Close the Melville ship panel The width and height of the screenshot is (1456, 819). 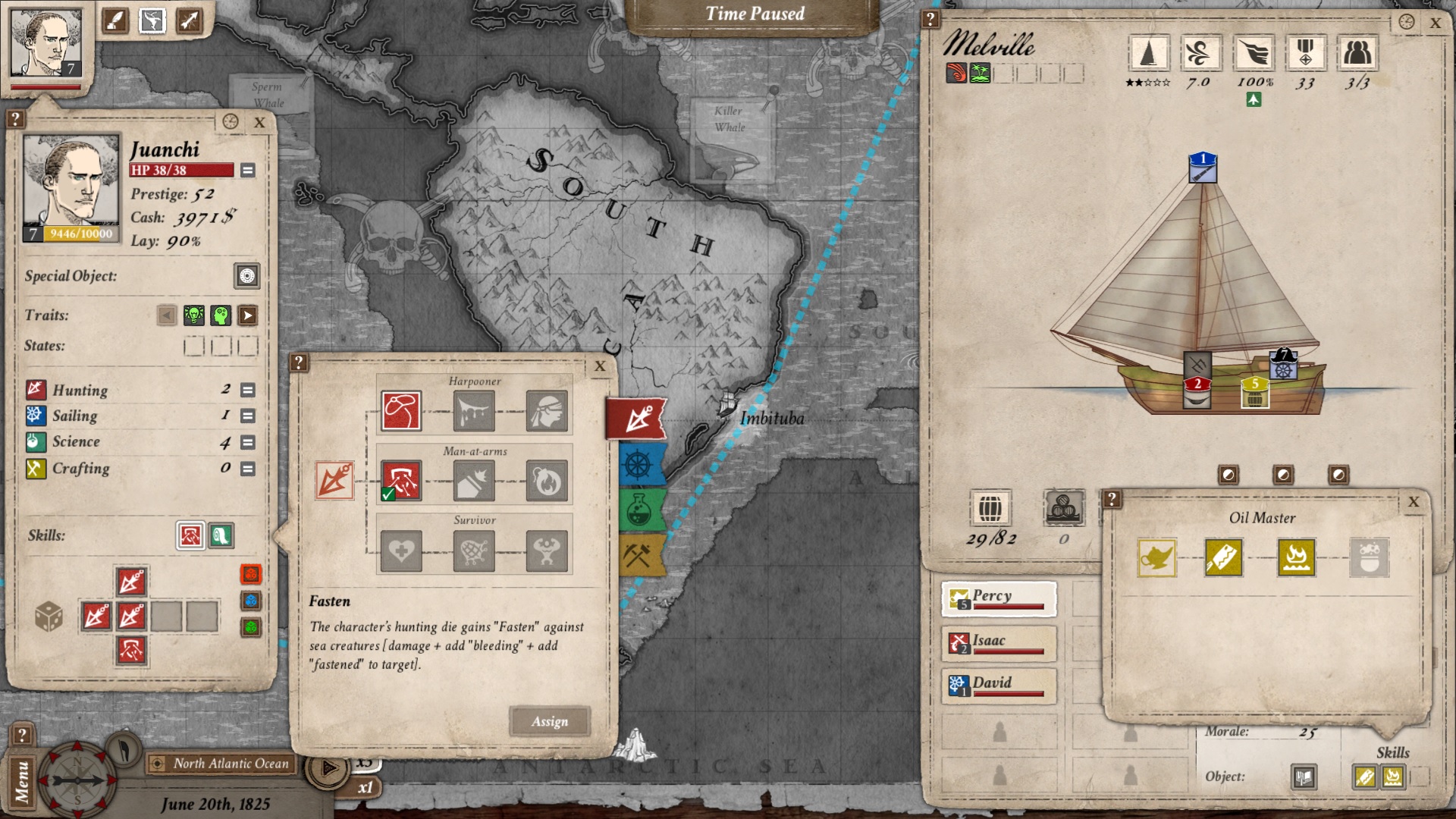1436,23
